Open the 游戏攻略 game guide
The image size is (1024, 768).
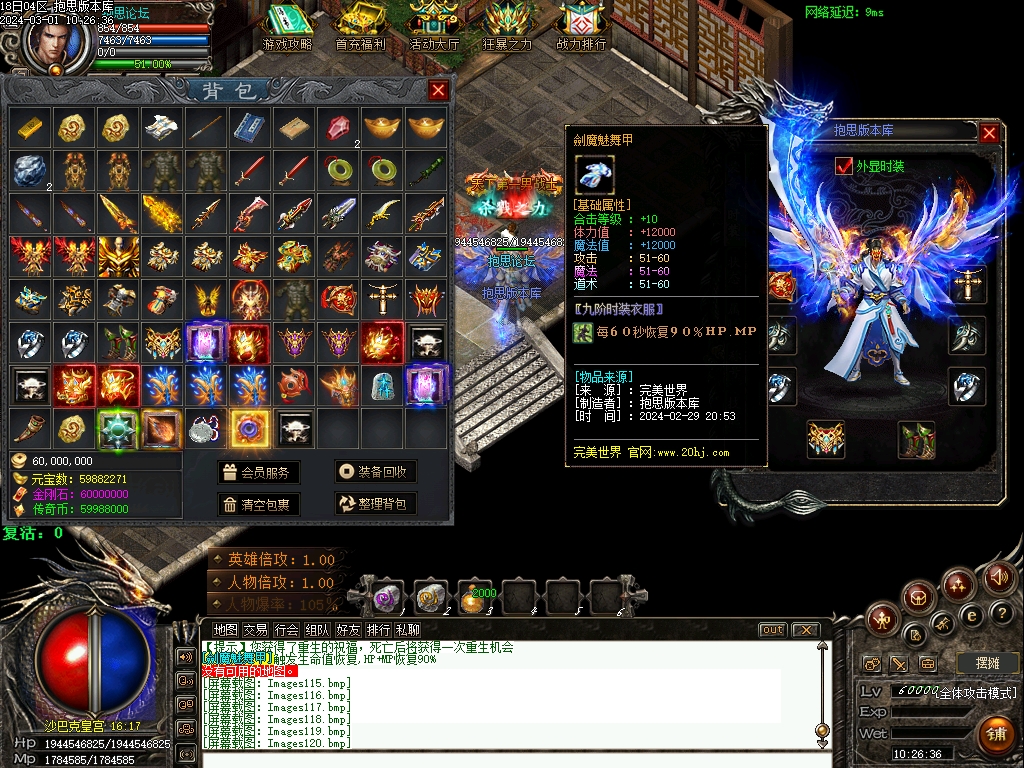click(287, 27)
